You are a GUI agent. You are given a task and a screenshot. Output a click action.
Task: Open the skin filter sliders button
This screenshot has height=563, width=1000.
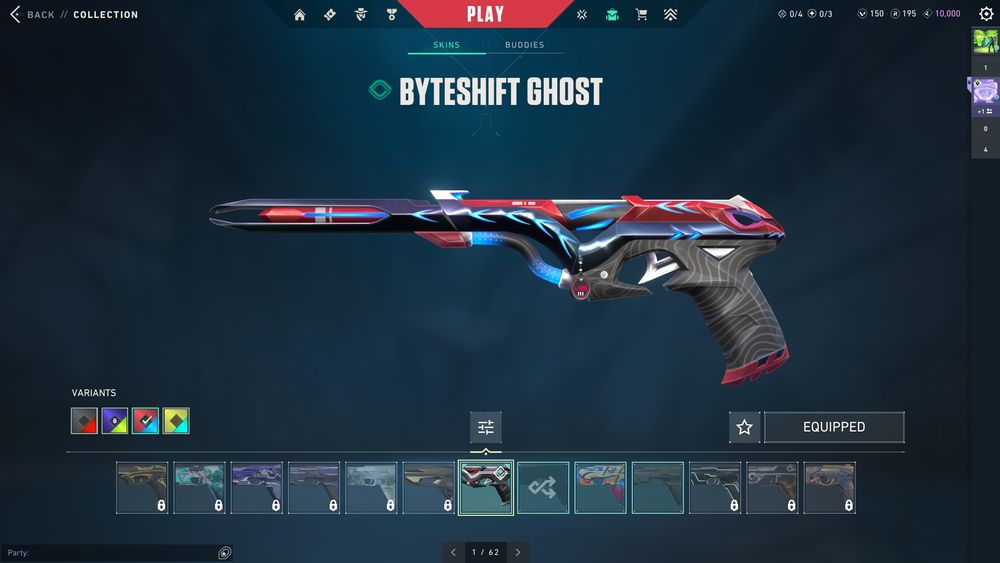point(486,427)
